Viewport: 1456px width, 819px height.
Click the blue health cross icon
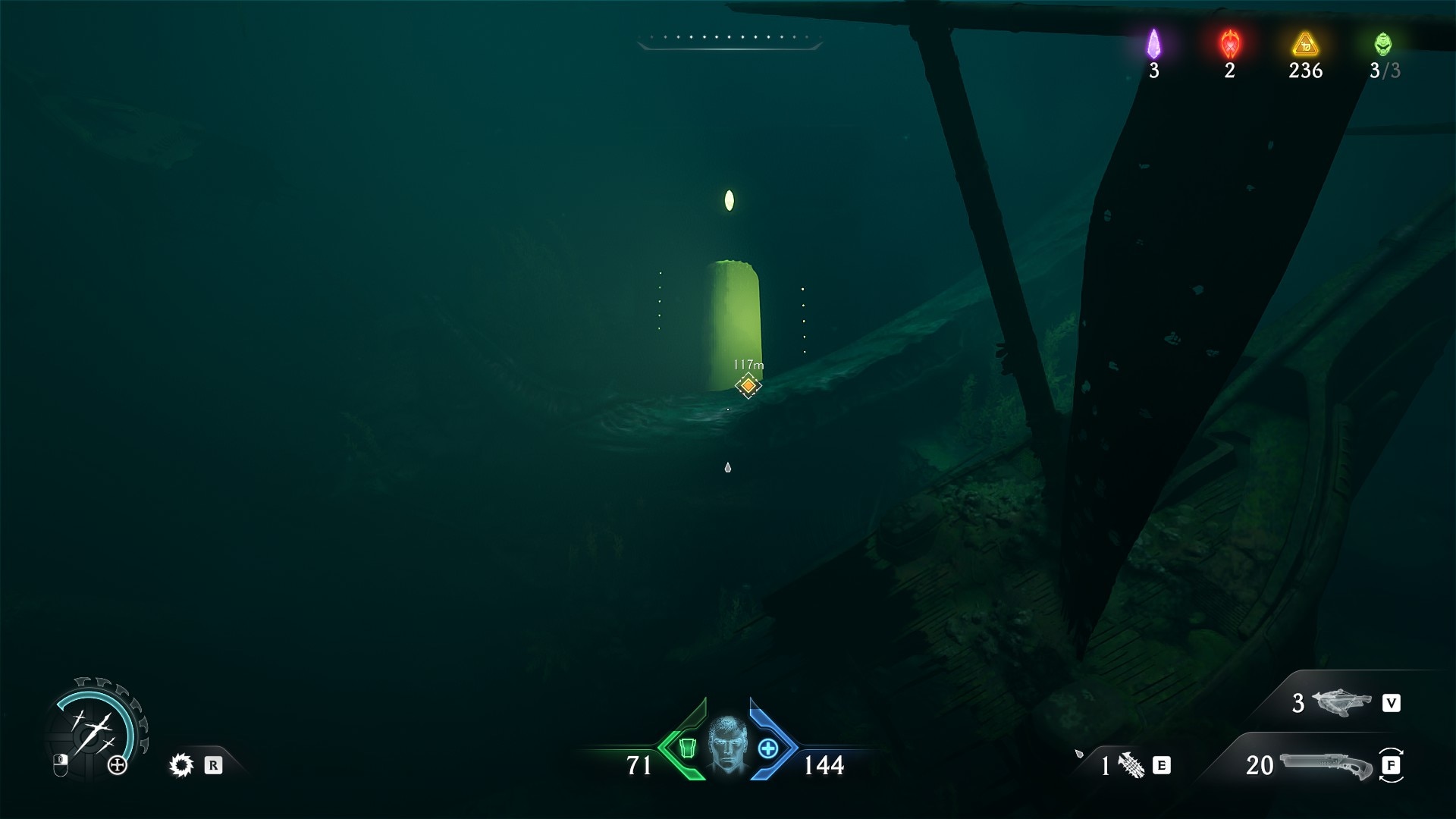[x=768, y=748]
